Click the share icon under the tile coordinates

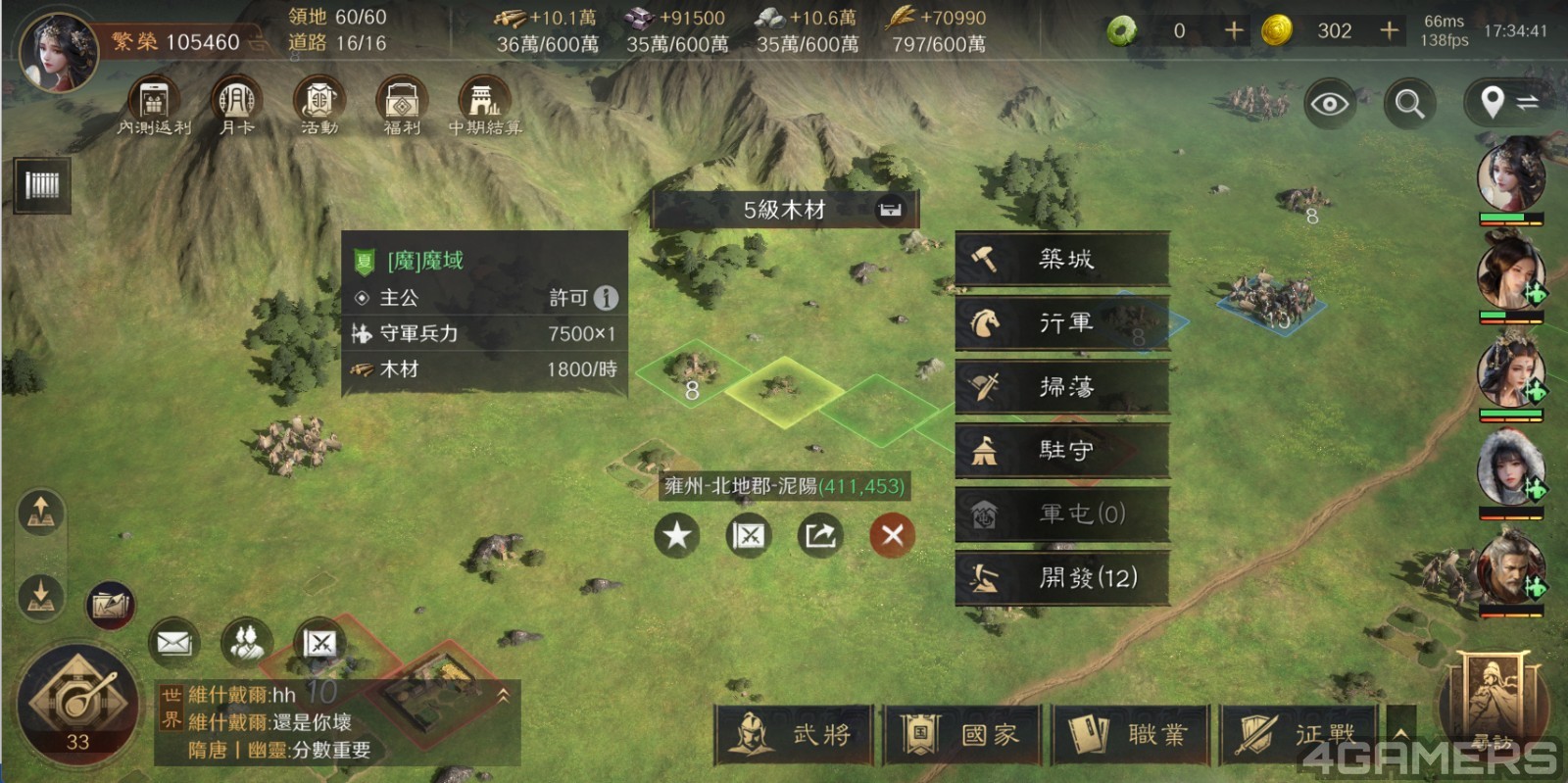(820, 535)
